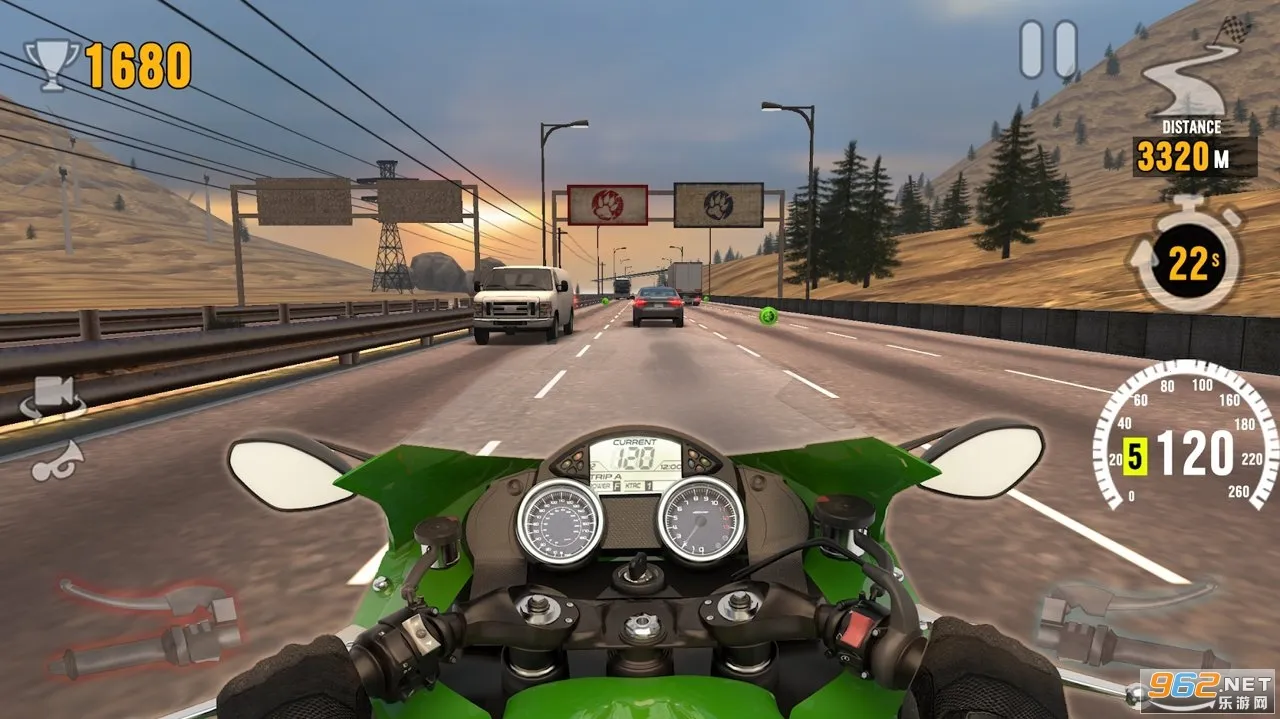Image resolution: width=1280 pixels, height=719 pixels.
Task: Squeeze the left brake lever control
Action: 150,626
